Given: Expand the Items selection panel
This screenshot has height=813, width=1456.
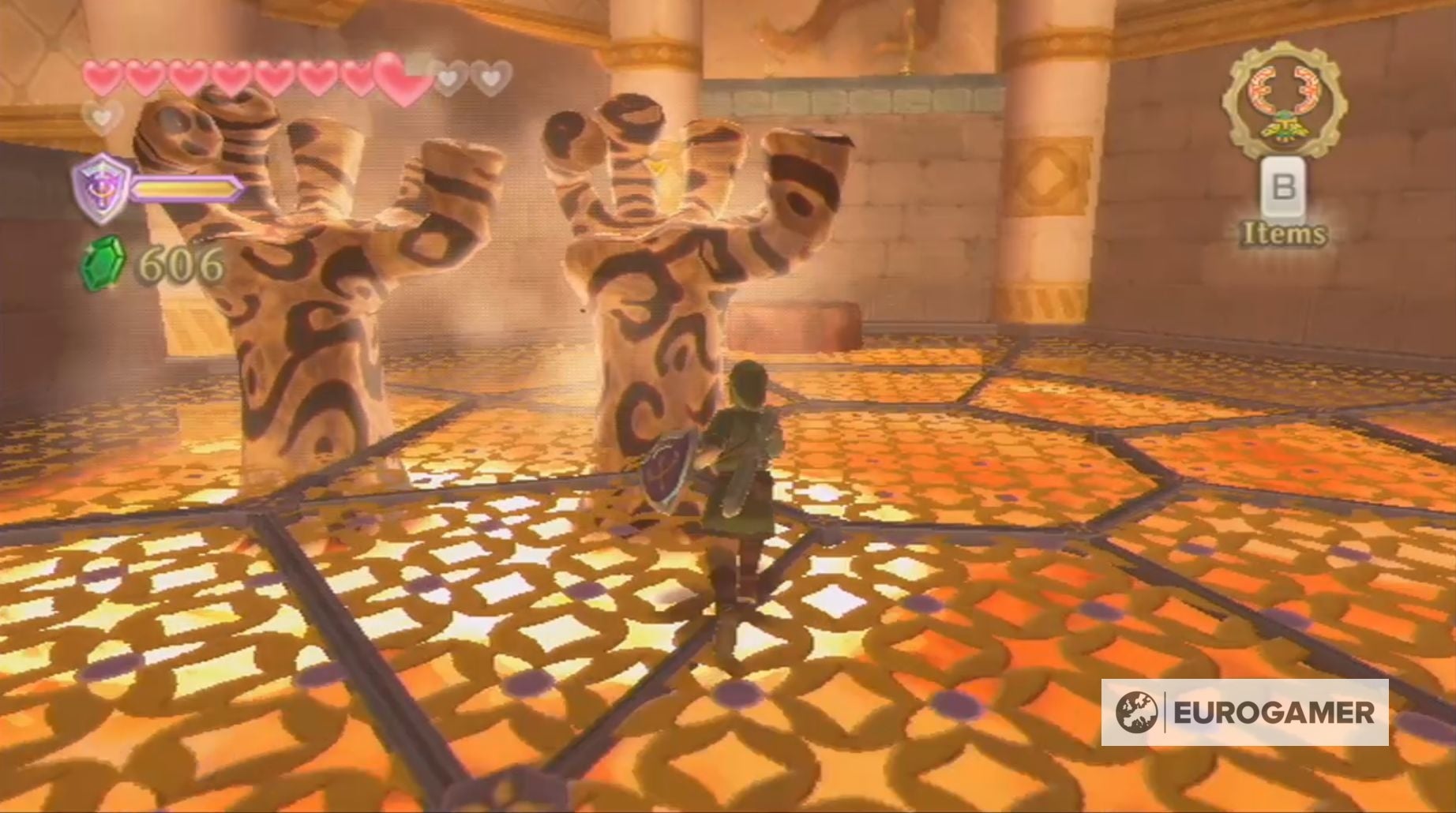Looking at the screenshot, I should click(x=1286, y=232).
